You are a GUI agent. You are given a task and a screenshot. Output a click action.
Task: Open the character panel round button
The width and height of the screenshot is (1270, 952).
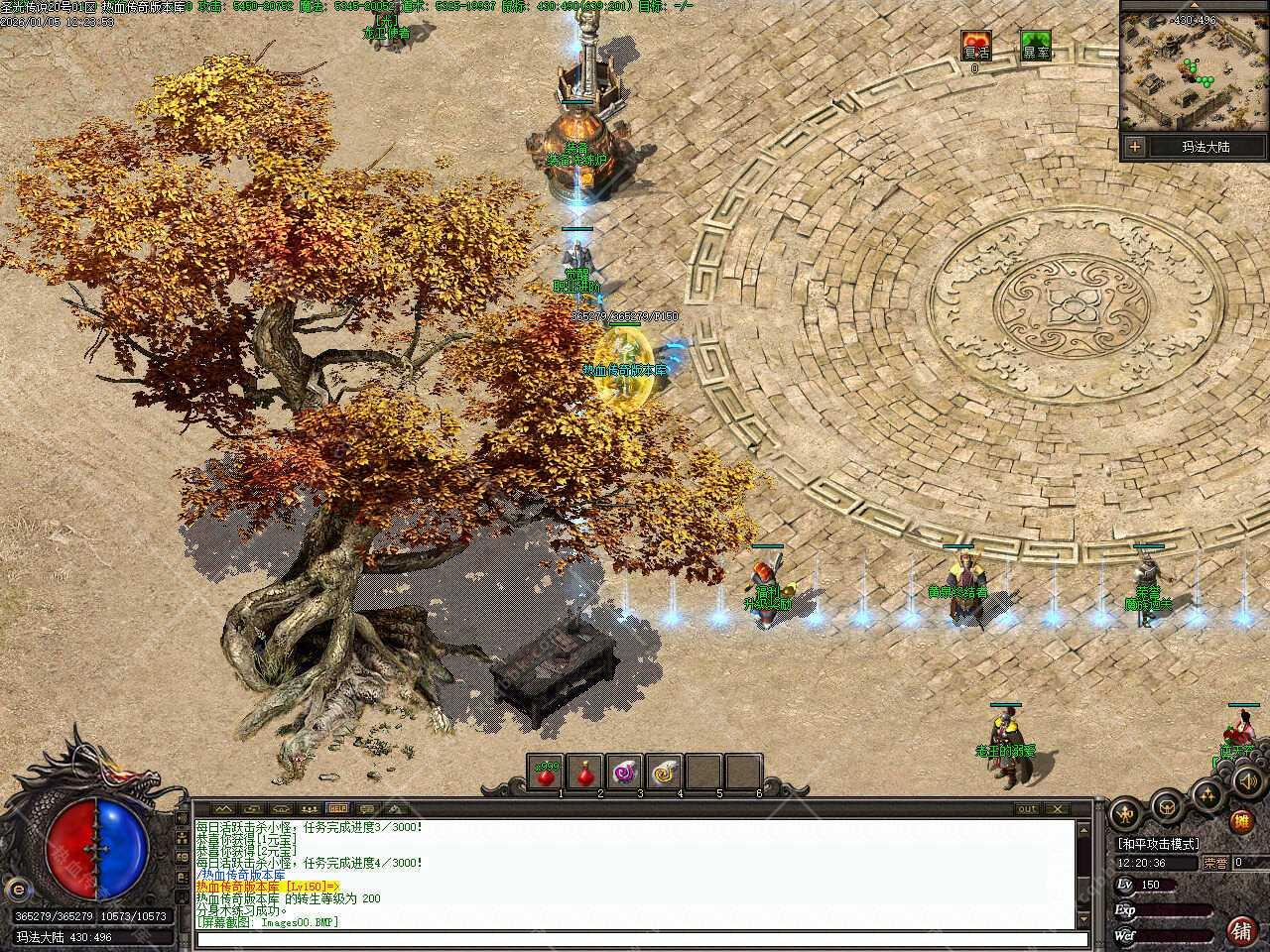coord(1124,814)
